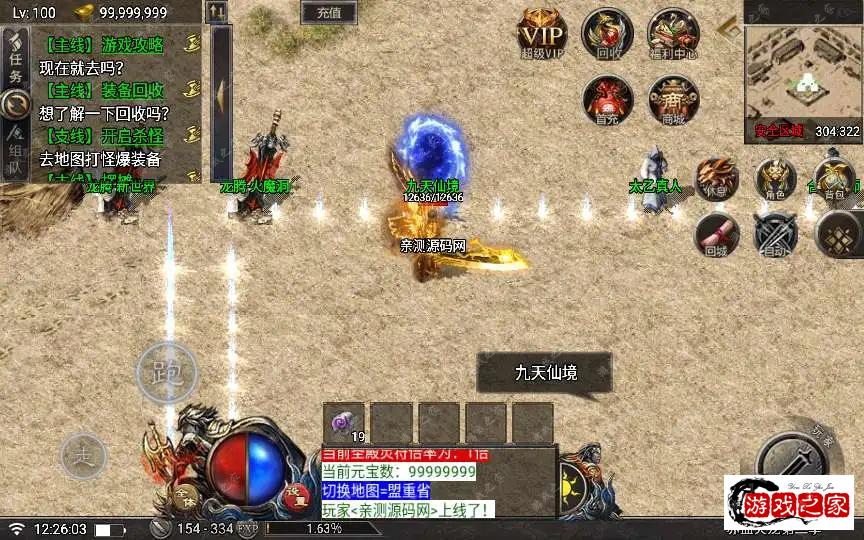Open the 福利中心 welfare center
The width and height of the screenshot is (864, 540).
tap(672, 34)
